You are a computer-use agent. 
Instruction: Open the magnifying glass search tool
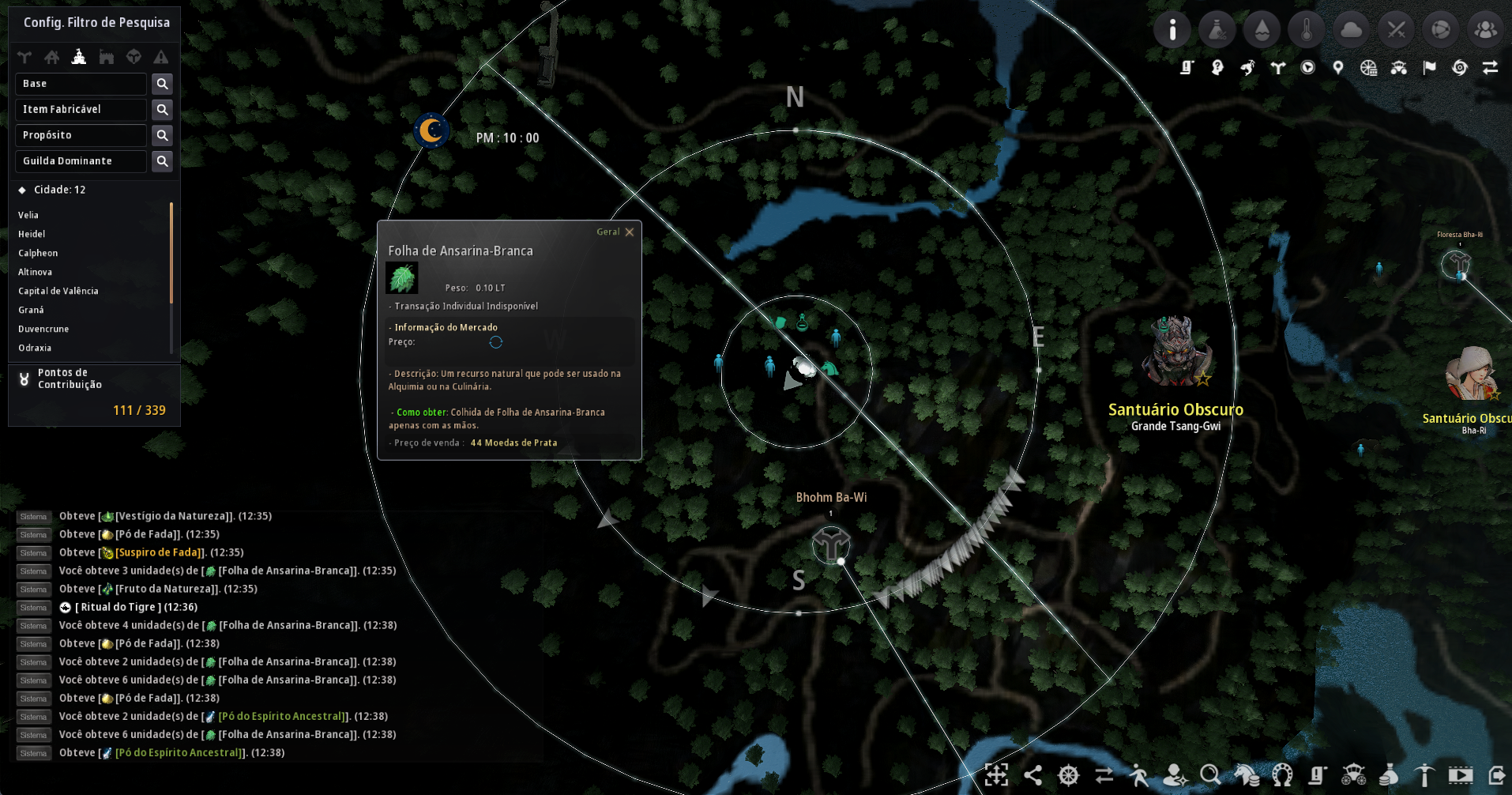1209,775
